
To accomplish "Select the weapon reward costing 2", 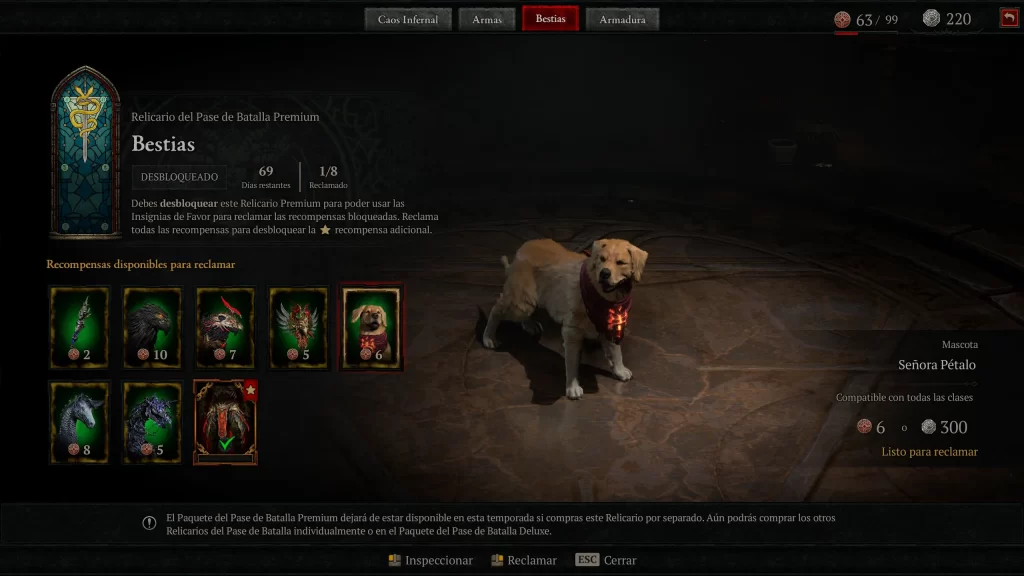I will pyautogui.click(x=79, y=328).
